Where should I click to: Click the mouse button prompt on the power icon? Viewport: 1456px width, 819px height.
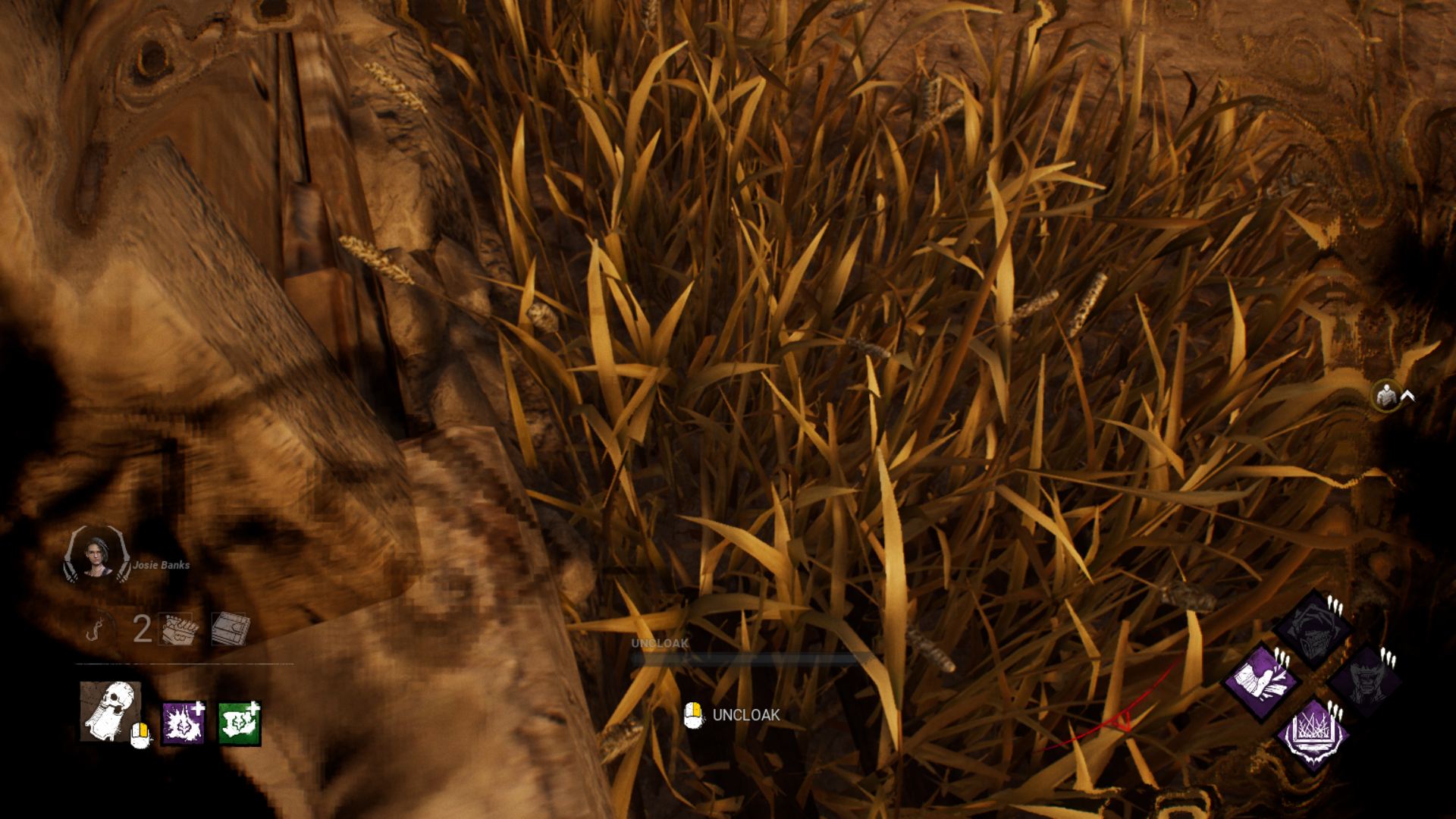pyautogui.click(x=140, y=734)
